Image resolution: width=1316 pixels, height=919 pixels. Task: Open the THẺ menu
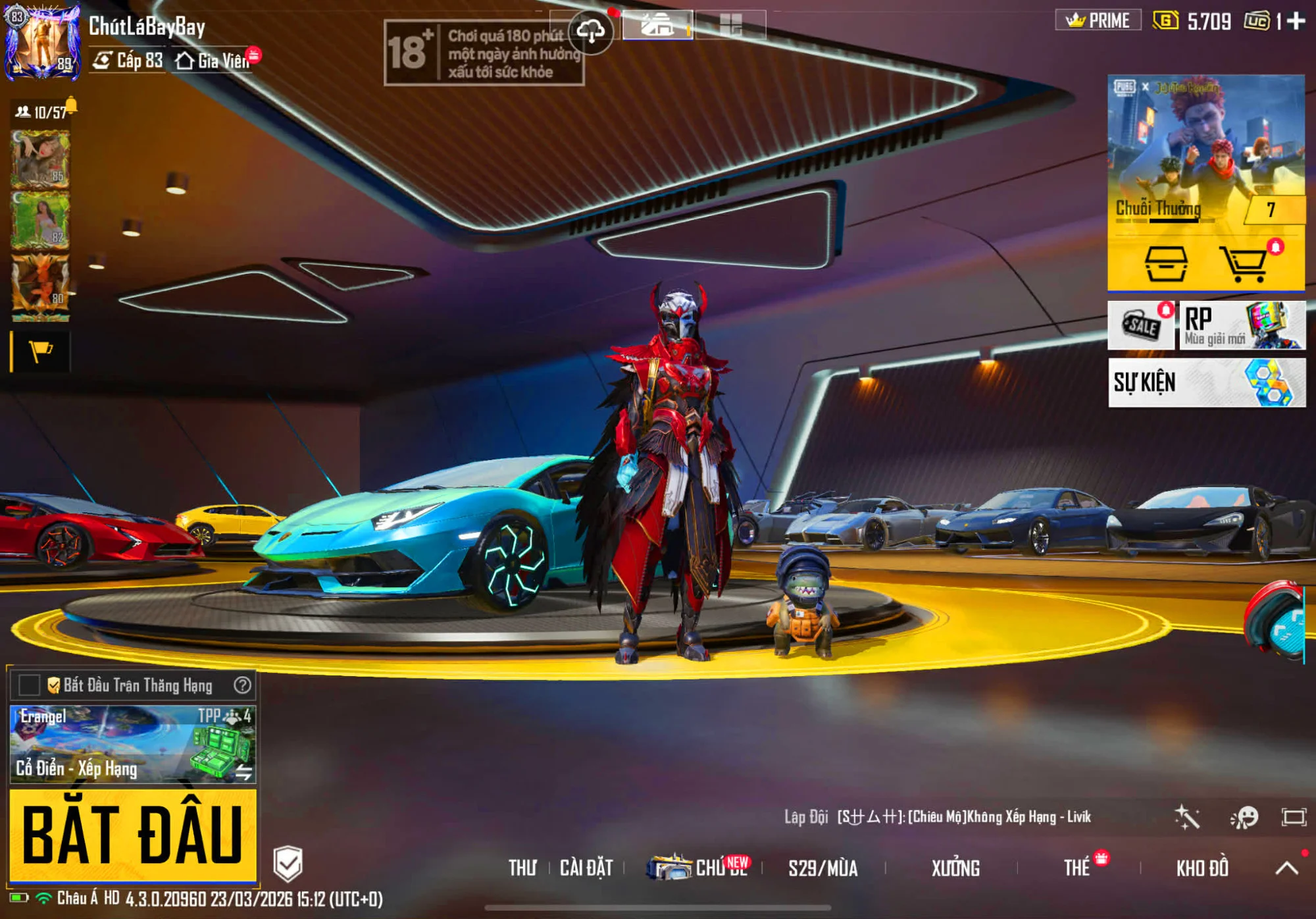pos(1077,868)
